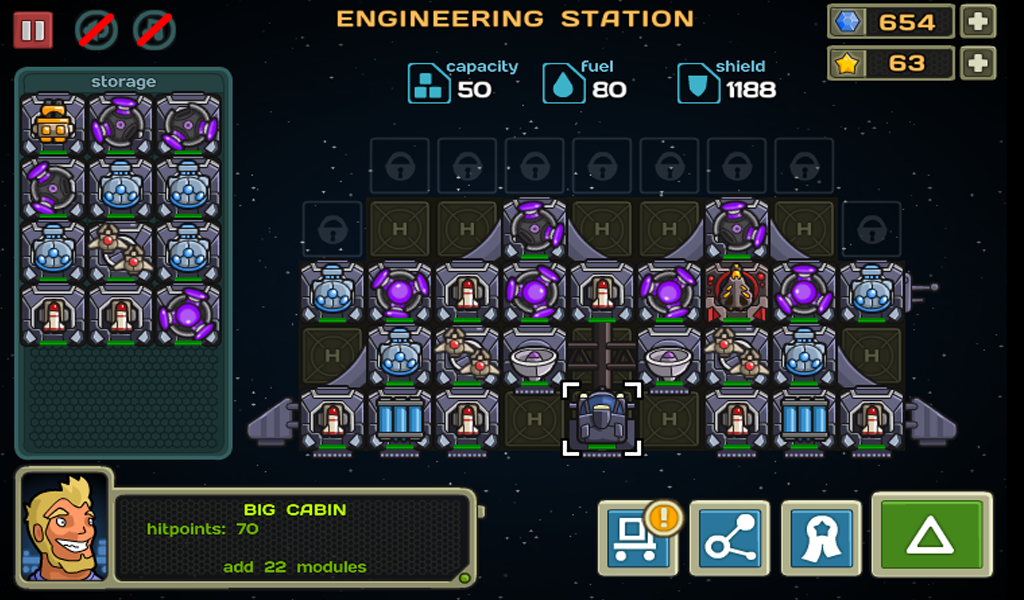The image size is (1024, 600).
Task: Show the achievements ribbon screen
Action: [x=820, y=538]
